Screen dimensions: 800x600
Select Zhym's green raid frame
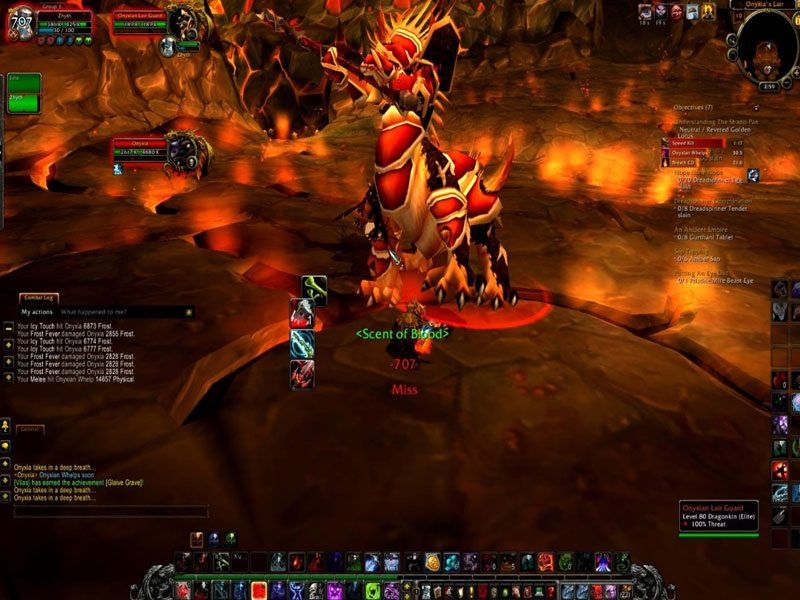23,101
